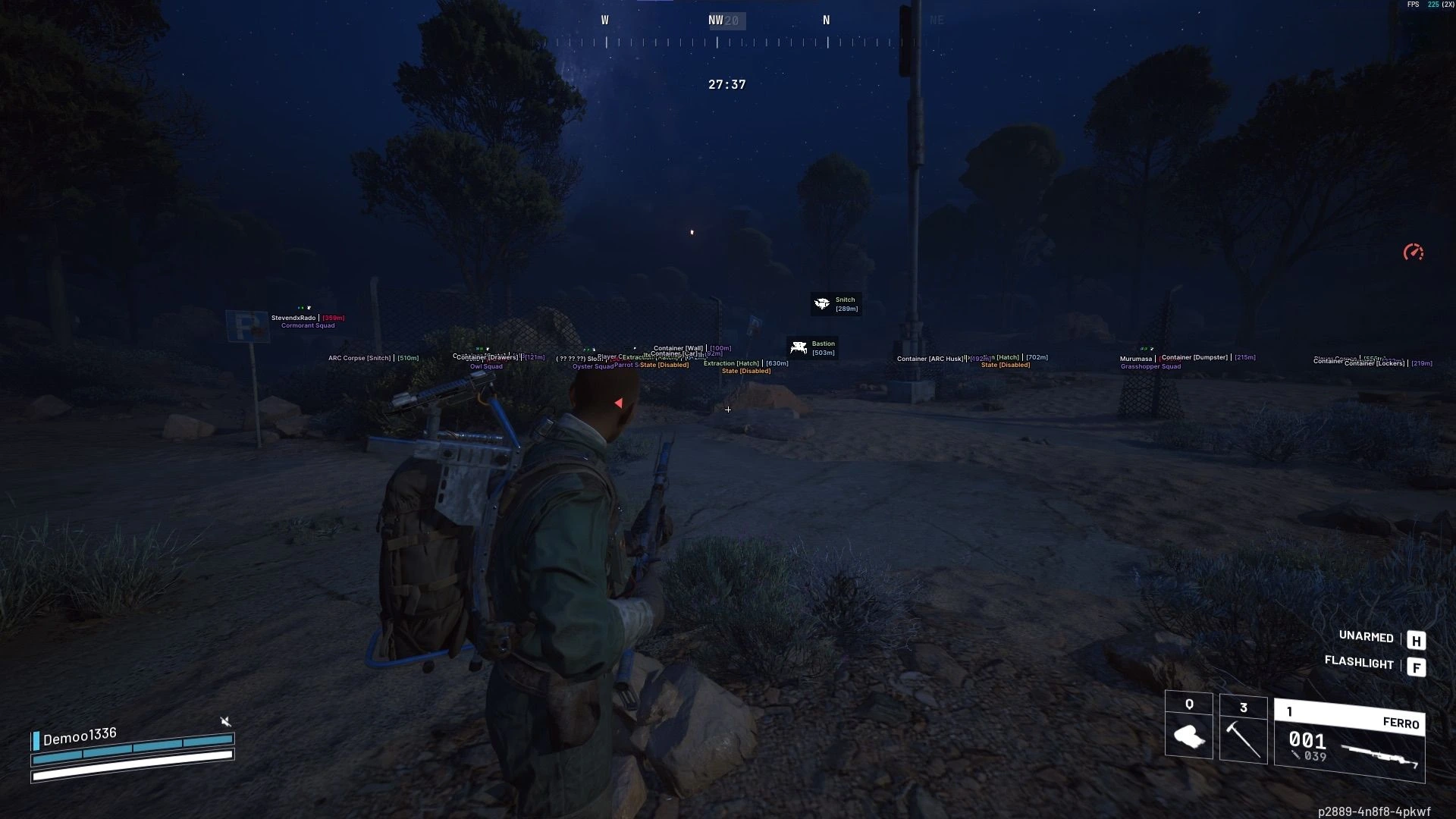Toggle unarmed stance via the H prompt
Screen dimensions: 1456x819
coord(1416,641)
